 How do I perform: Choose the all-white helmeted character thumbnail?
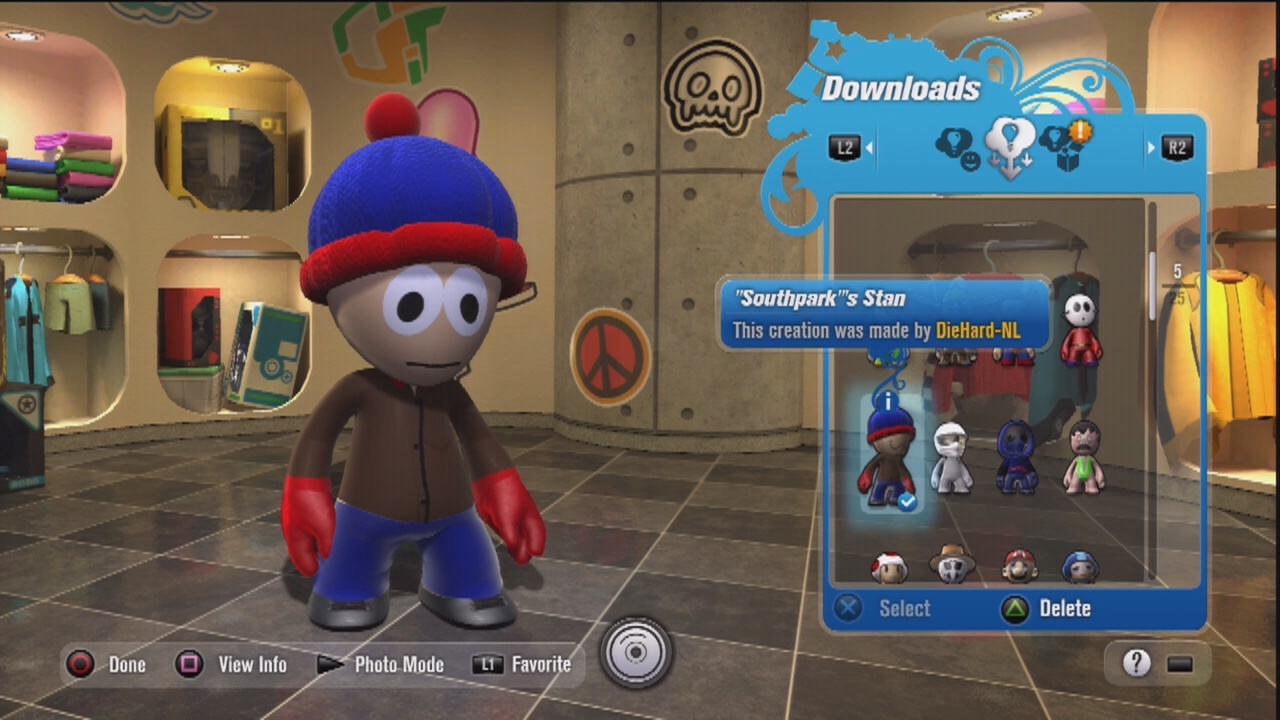coord(951,458)
